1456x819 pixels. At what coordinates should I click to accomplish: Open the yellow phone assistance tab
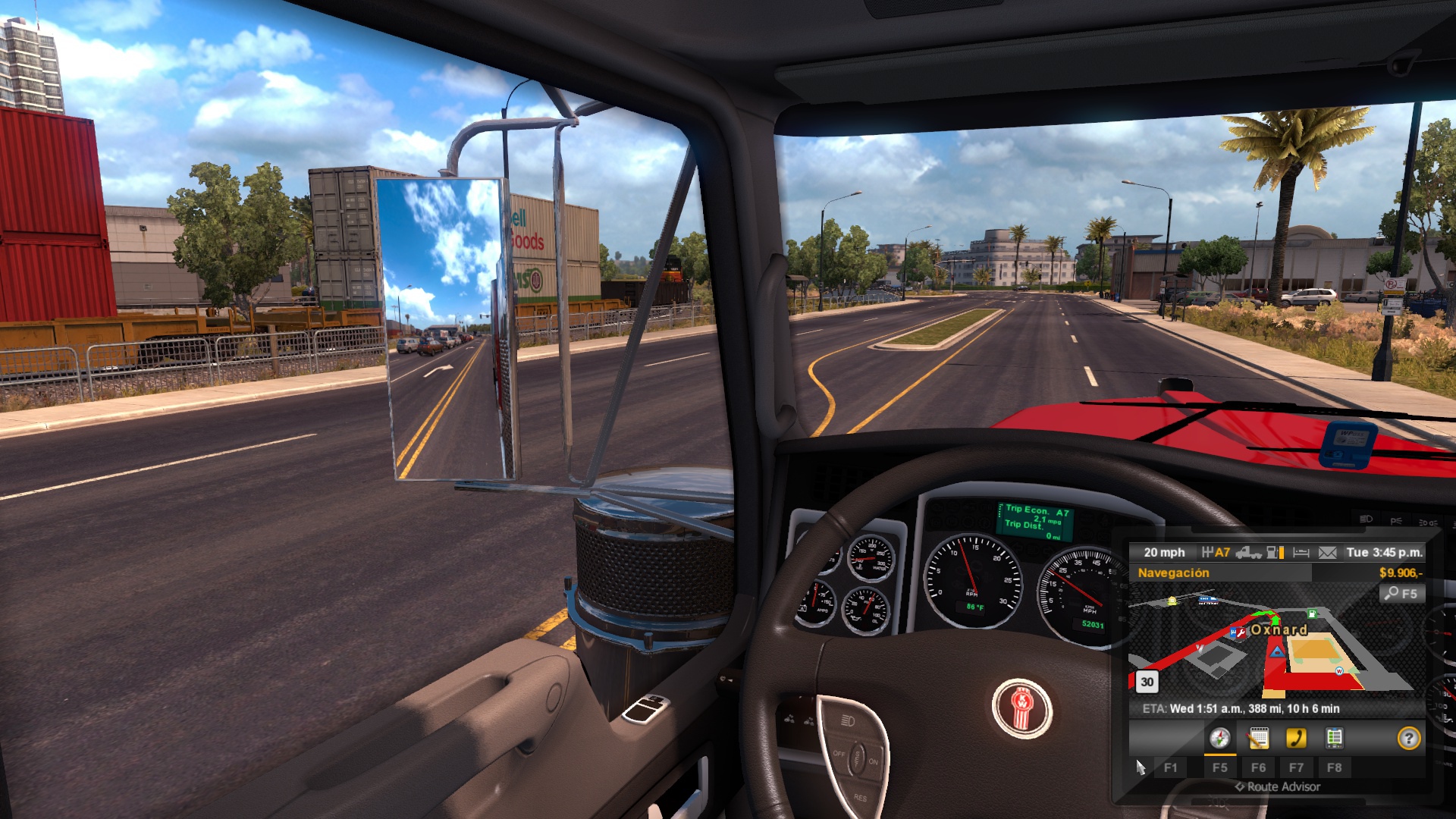coord(1296,738)
